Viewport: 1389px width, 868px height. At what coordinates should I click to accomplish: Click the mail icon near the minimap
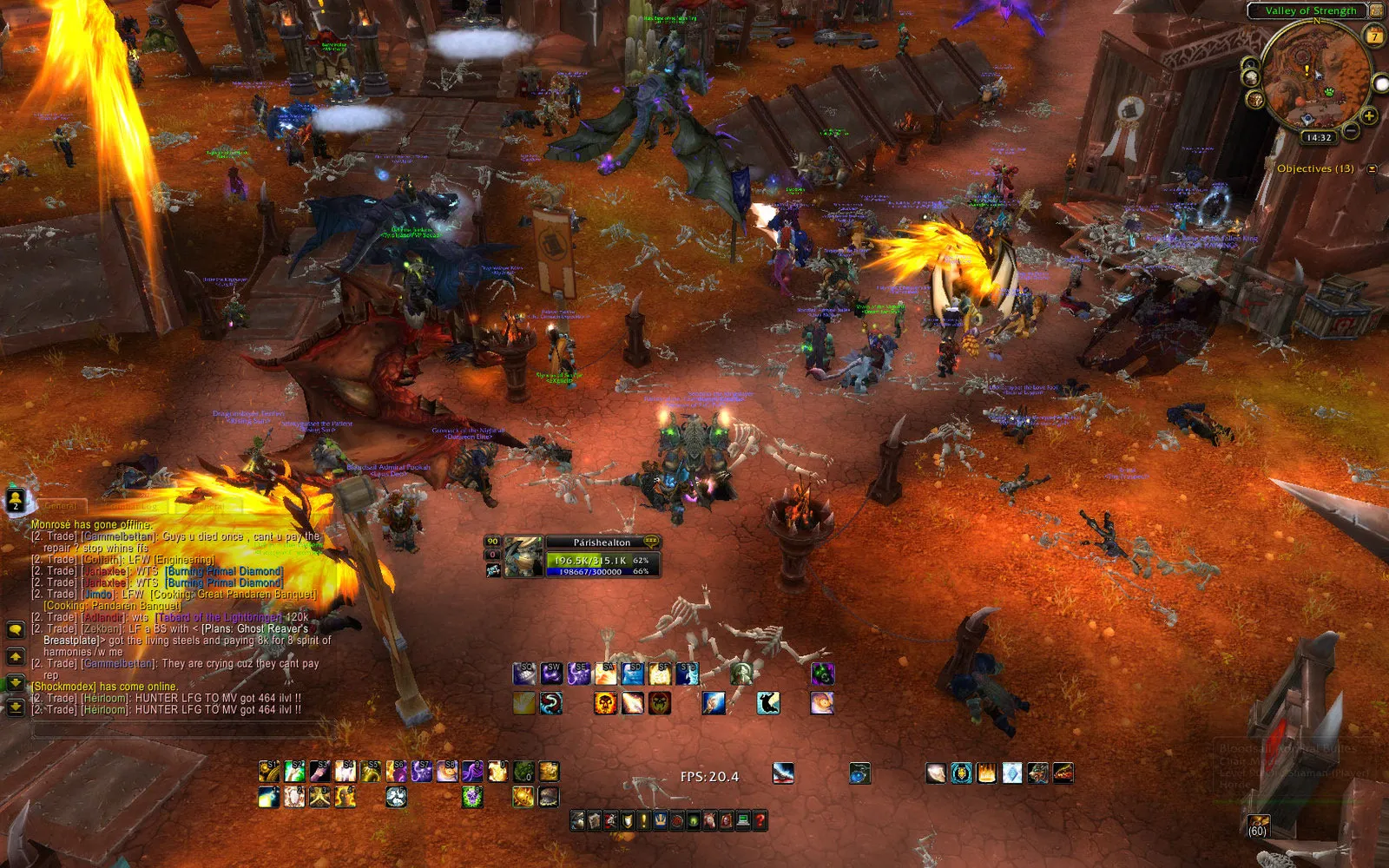pos(1254,99)
